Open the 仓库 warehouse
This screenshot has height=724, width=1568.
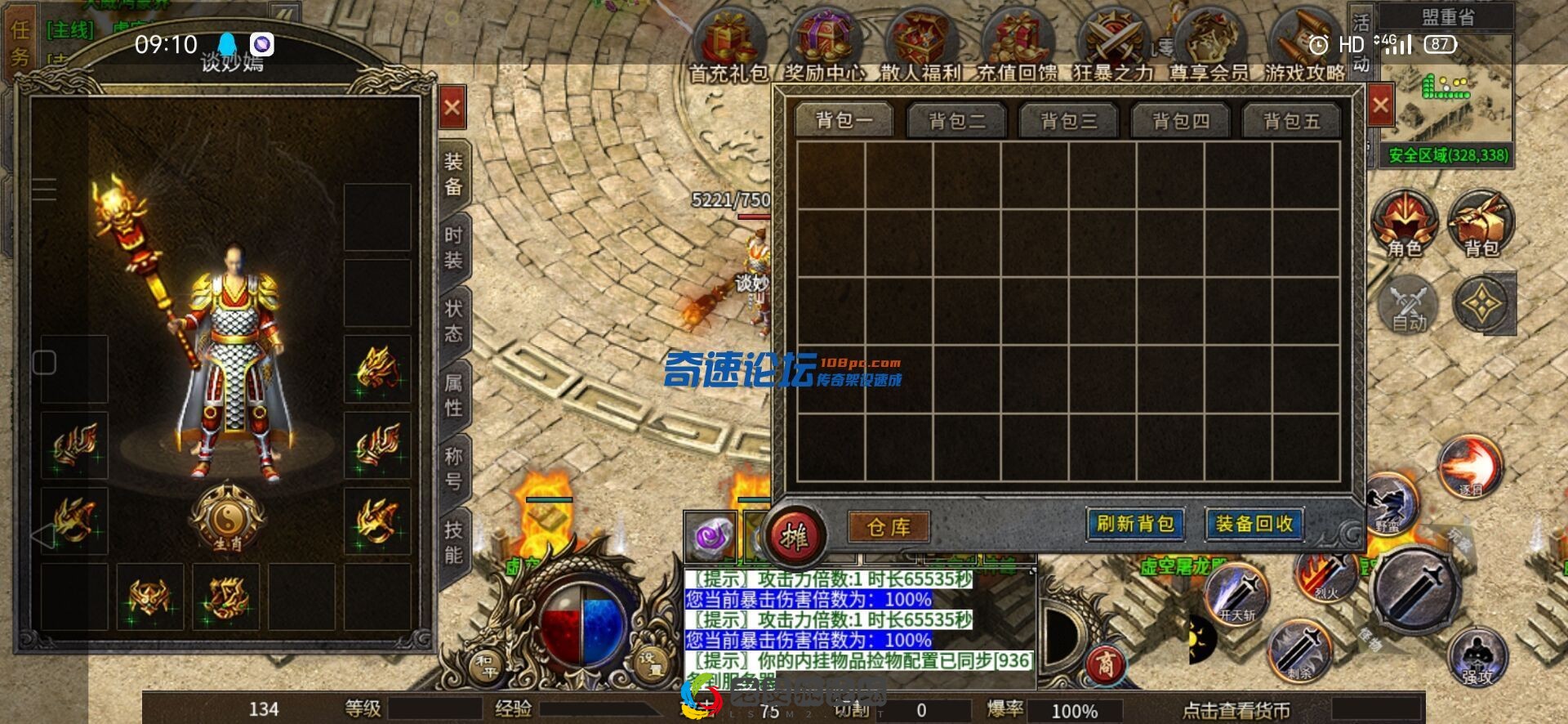(x=889, y=527)
